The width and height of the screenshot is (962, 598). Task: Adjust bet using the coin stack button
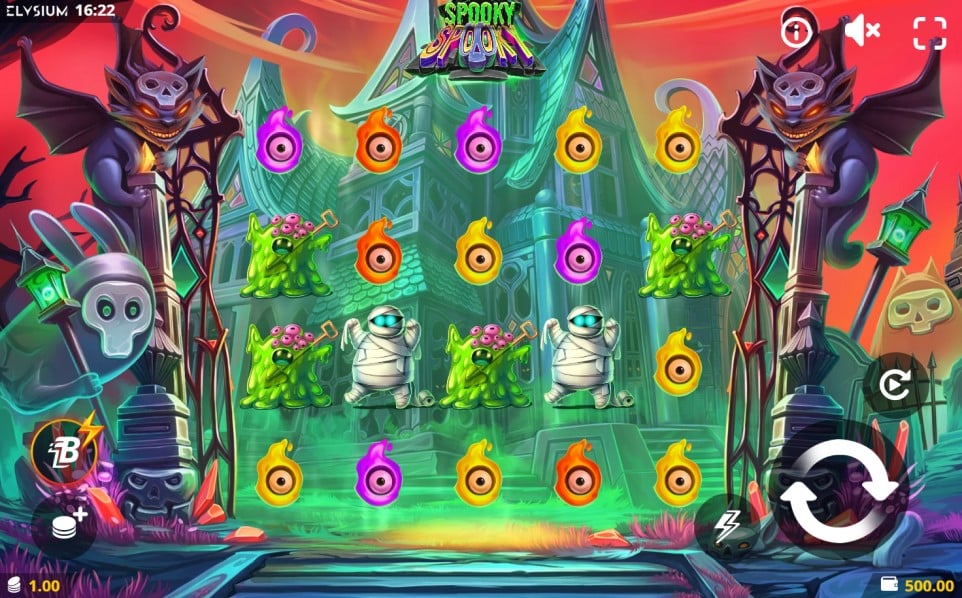pos(65,522)
